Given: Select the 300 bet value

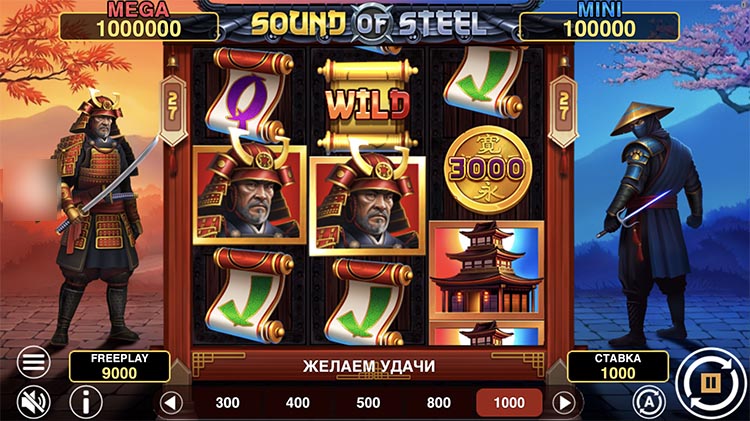Looking at the screenshot, I should tap(228, 403).
